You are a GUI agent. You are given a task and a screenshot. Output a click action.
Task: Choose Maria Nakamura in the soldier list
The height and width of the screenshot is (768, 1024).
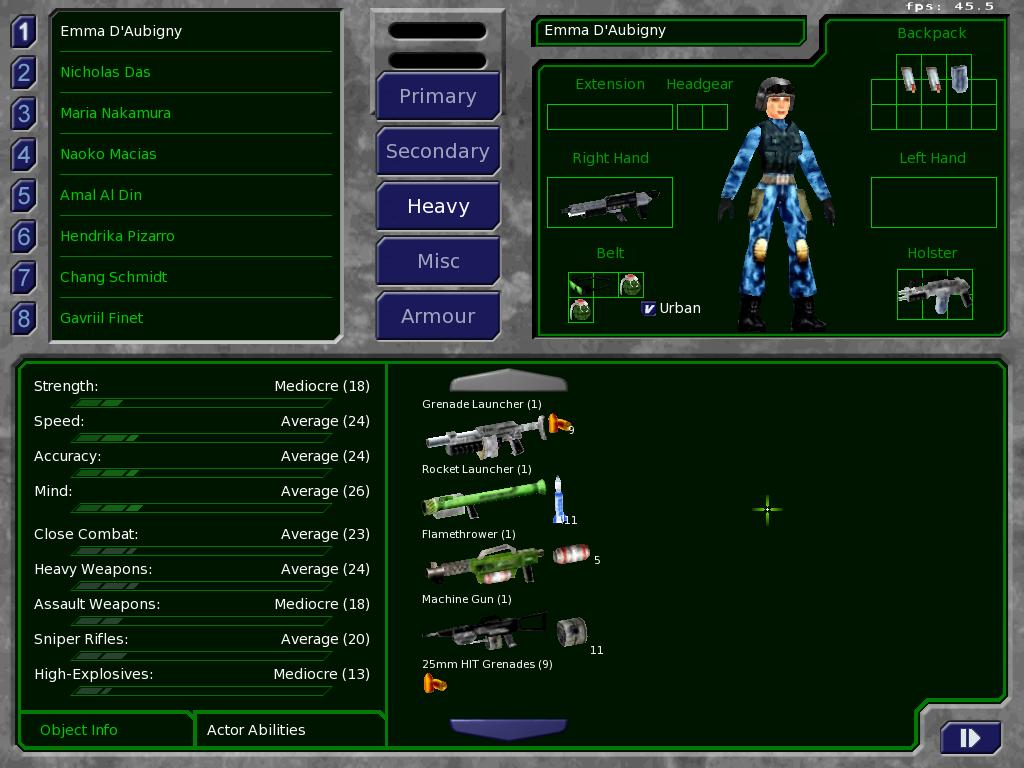click(x=115, y=113)
